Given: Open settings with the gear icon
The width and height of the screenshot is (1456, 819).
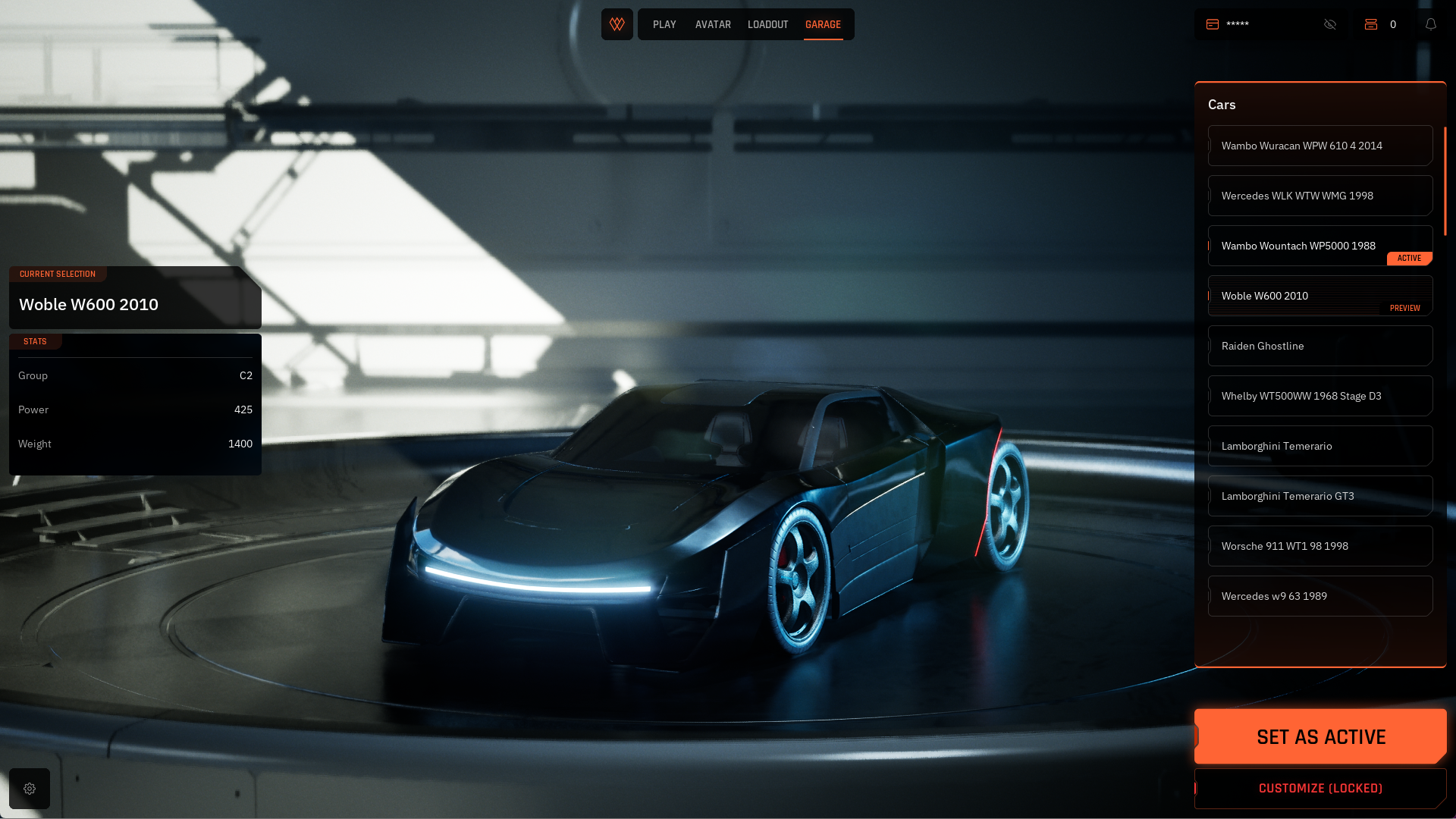Looking at the screenshot, I should click(x=30, y=789).
